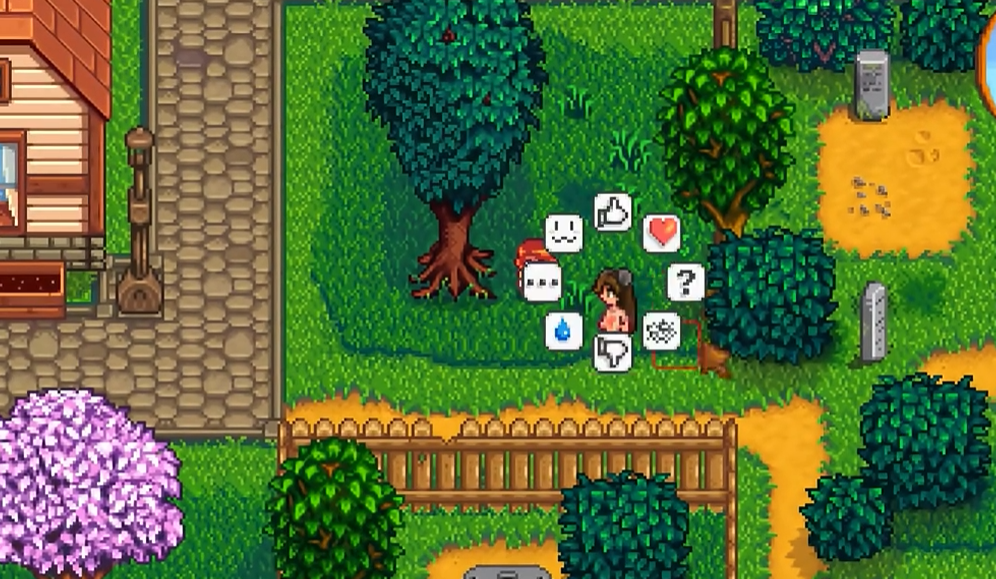Use the thumbs down emote
Screen dimensions: 996x579
coord(612,352)
